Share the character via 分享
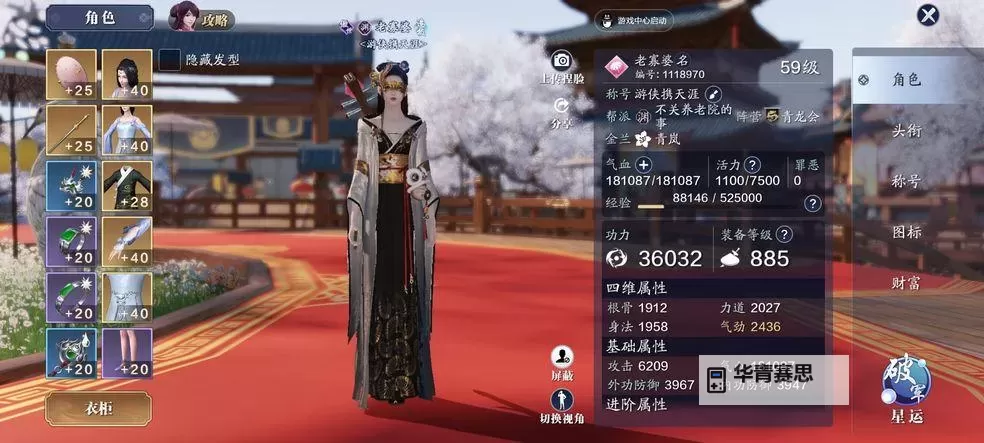The image size is (984, 443). [x=561, y=106]
